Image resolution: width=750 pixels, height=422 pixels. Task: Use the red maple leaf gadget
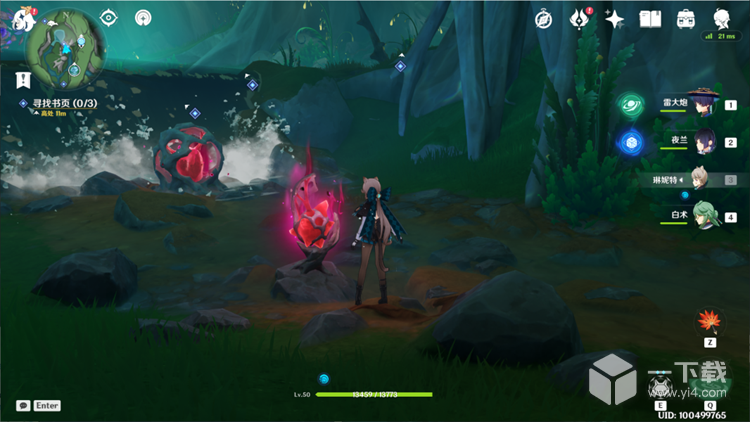click(710, 320)
